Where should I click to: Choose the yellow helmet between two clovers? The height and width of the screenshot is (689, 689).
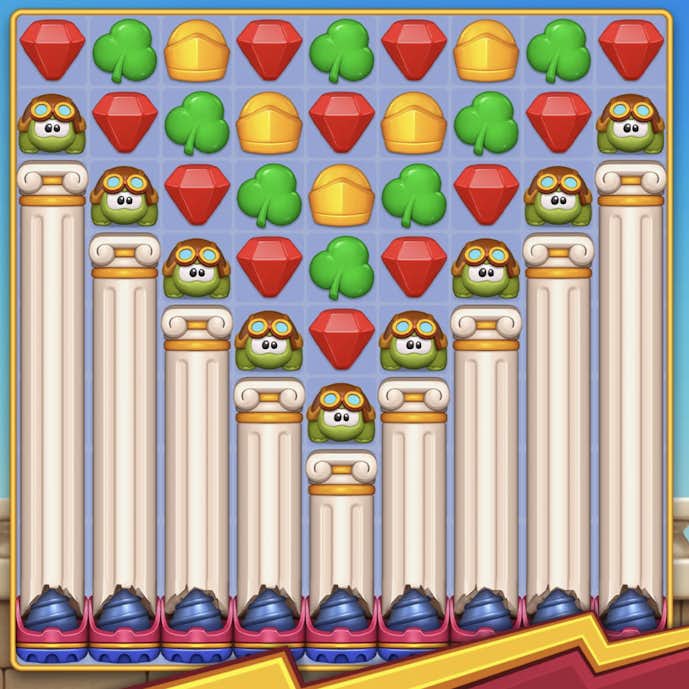341,195
